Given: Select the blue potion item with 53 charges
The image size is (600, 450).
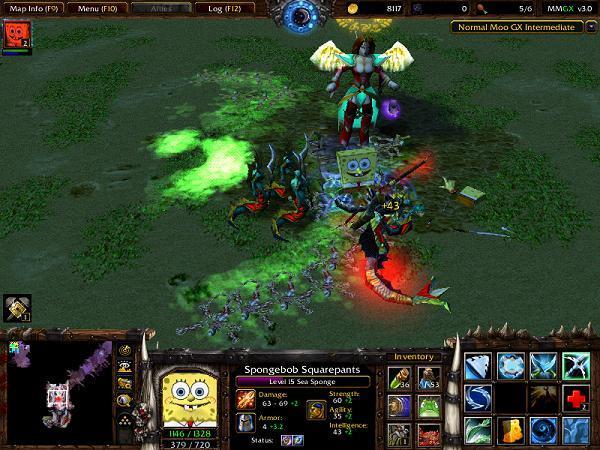Looking at the screenshot, I should [x=427, y=376].
